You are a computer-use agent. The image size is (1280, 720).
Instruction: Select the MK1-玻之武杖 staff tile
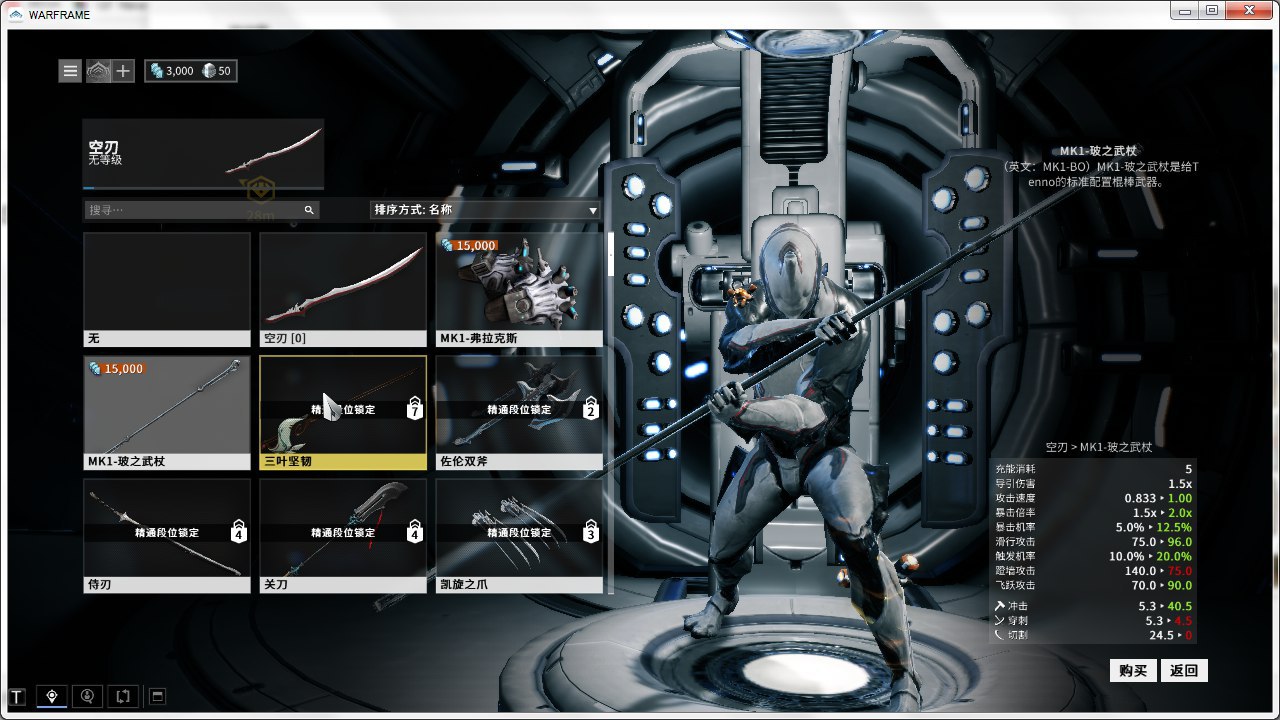pyautogui.click(x=167, y=413)
